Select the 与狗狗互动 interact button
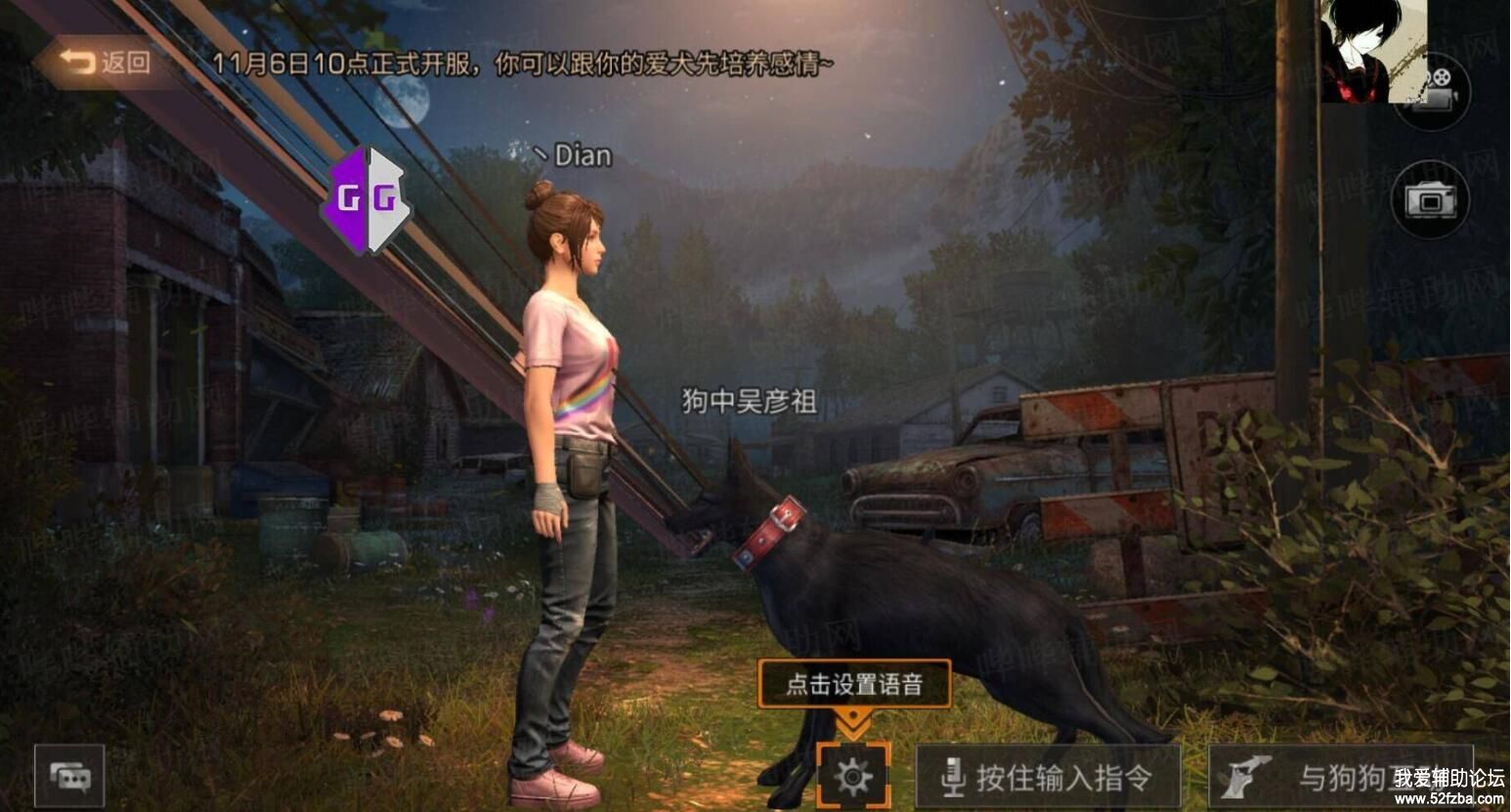Screen dimensions: 1511x812 pos(1339,777)
